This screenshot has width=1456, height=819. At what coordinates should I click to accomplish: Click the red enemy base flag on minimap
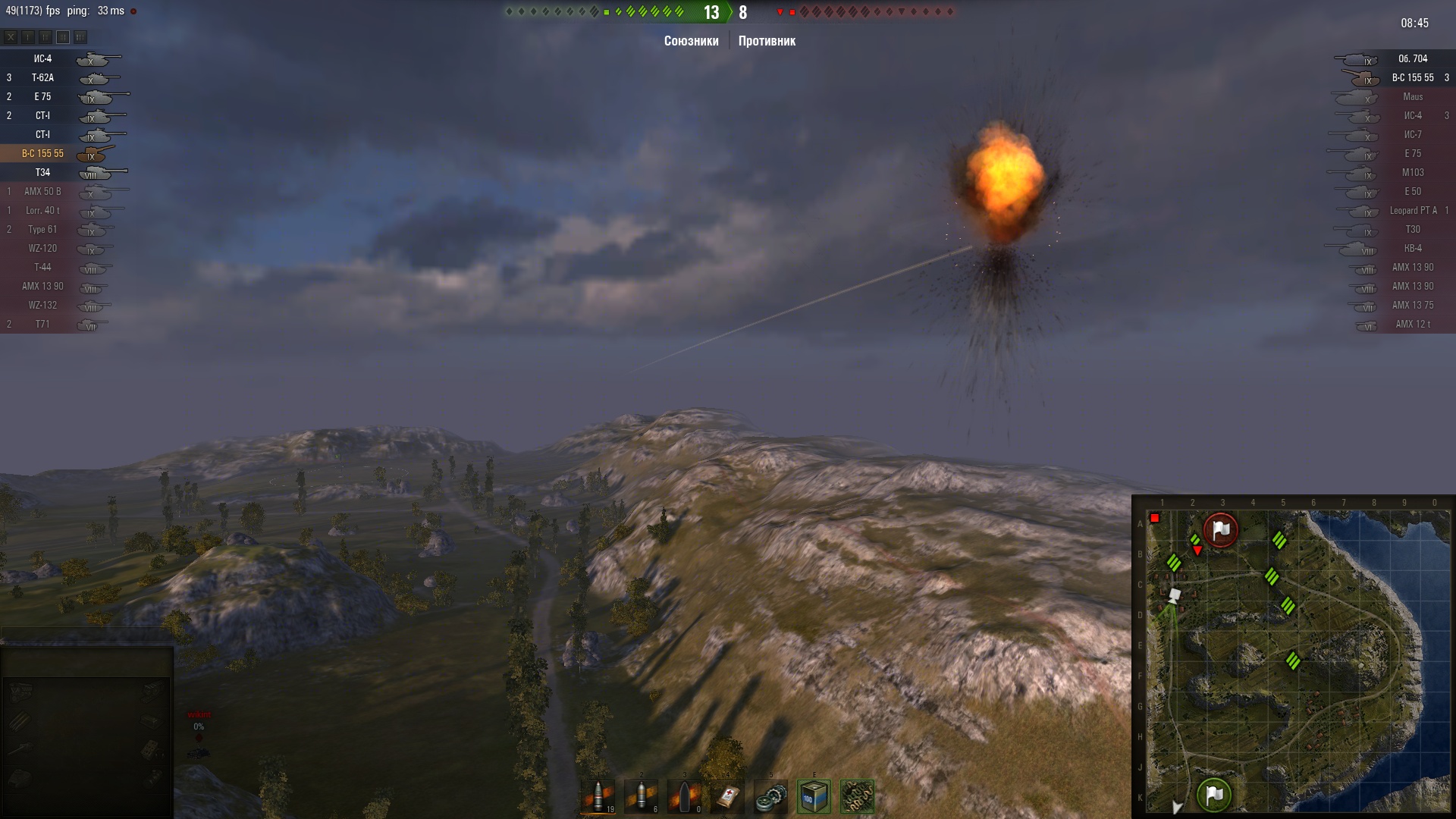tap(1220, 530)
